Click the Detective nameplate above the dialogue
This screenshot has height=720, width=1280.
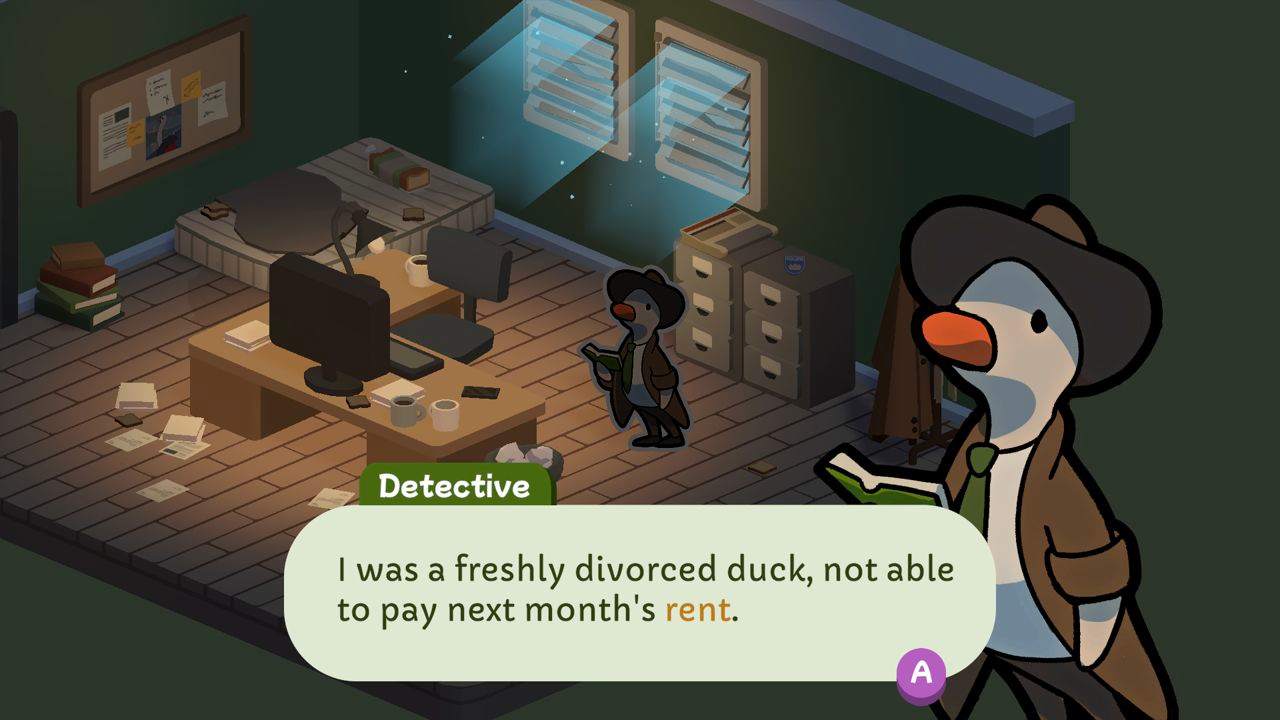pyautogui.click(x=454, y=486)
